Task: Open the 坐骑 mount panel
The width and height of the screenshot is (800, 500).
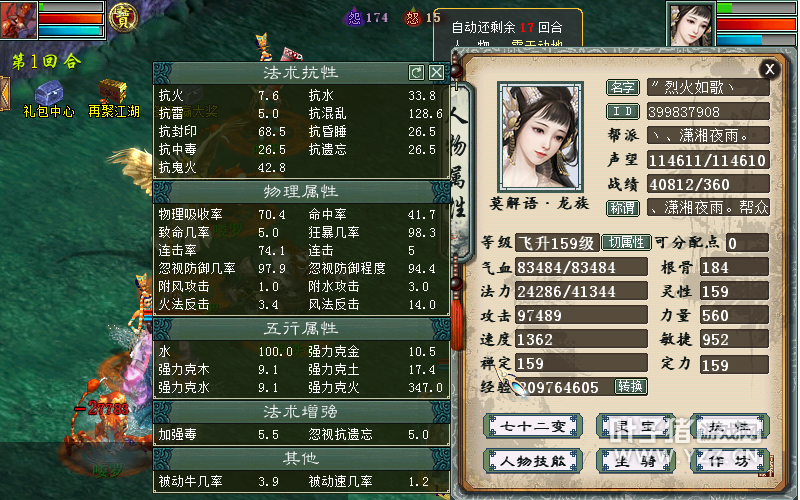Action: pyautogui.click(x=632, y=461)
